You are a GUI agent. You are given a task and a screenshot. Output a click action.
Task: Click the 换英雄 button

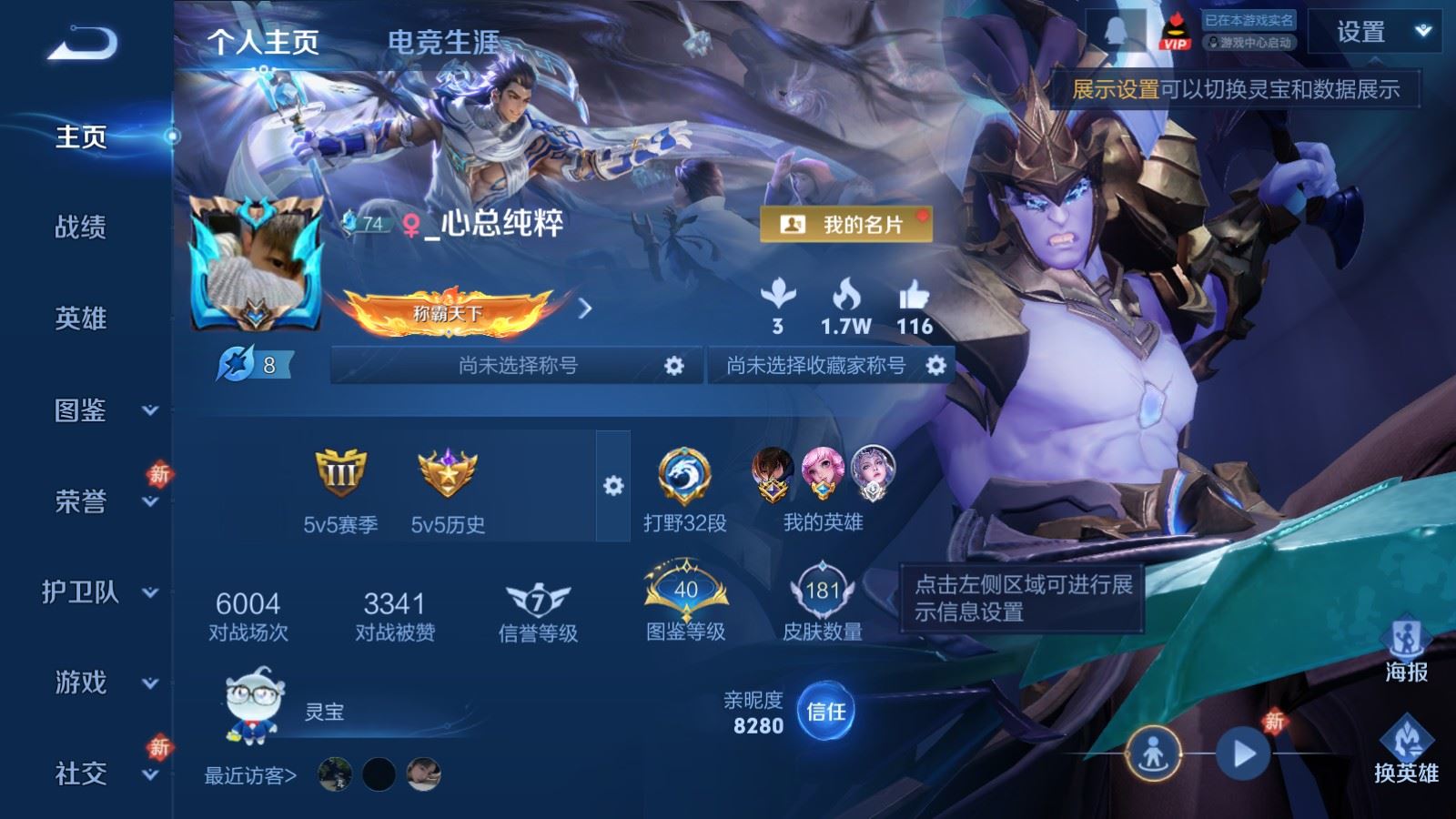[1406, 751]
